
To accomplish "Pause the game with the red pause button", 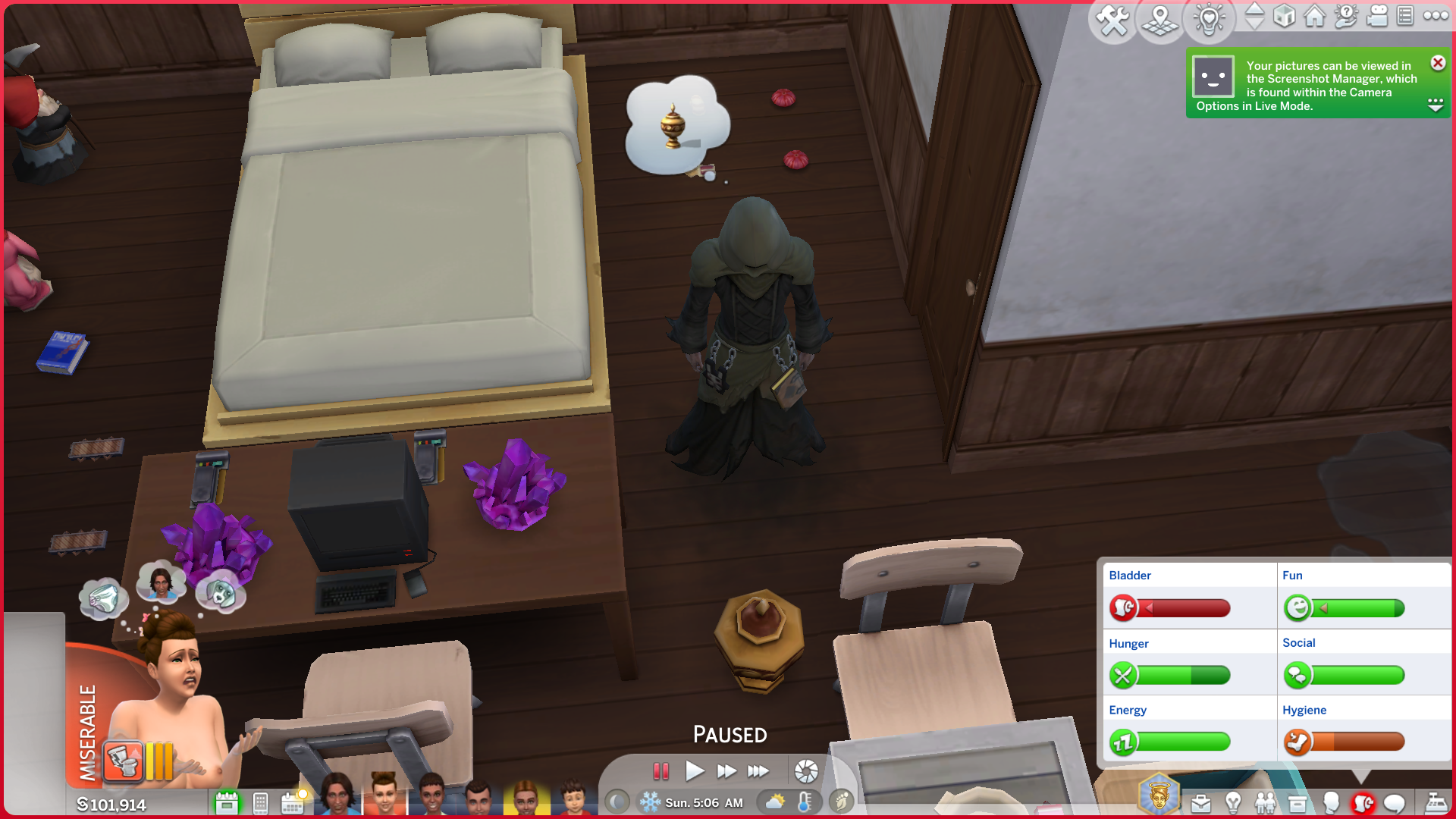I will (x=661, y=771).
